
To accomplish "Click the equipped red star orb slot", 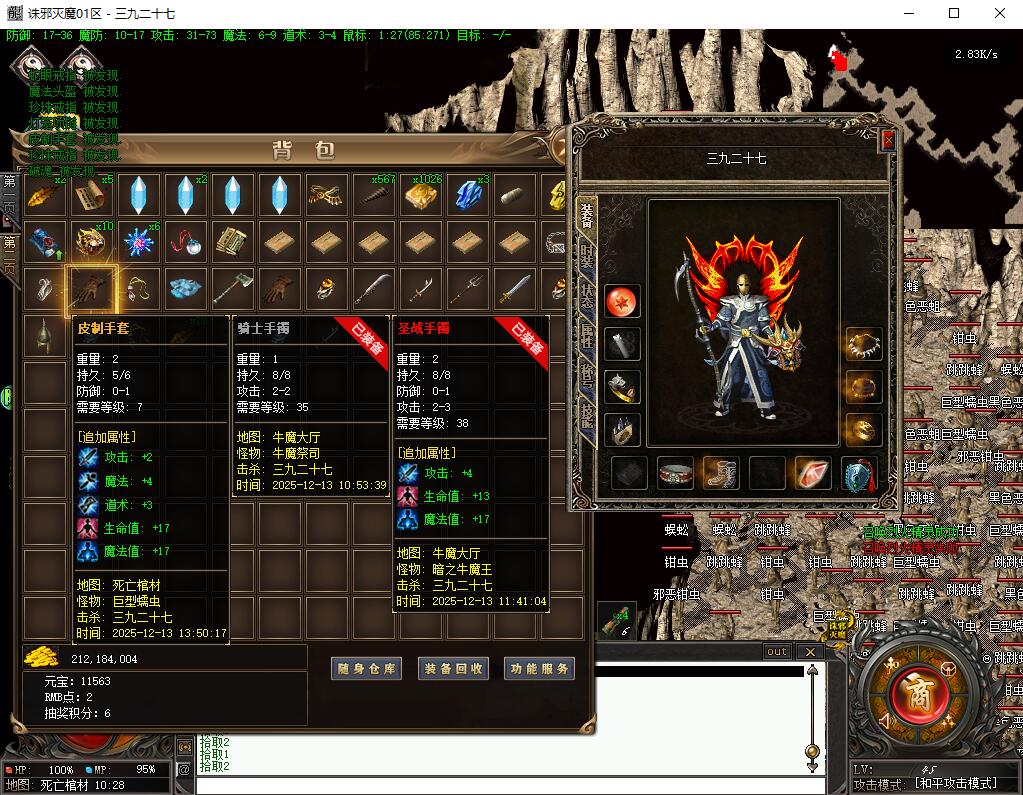I will (x=622, y=300).
